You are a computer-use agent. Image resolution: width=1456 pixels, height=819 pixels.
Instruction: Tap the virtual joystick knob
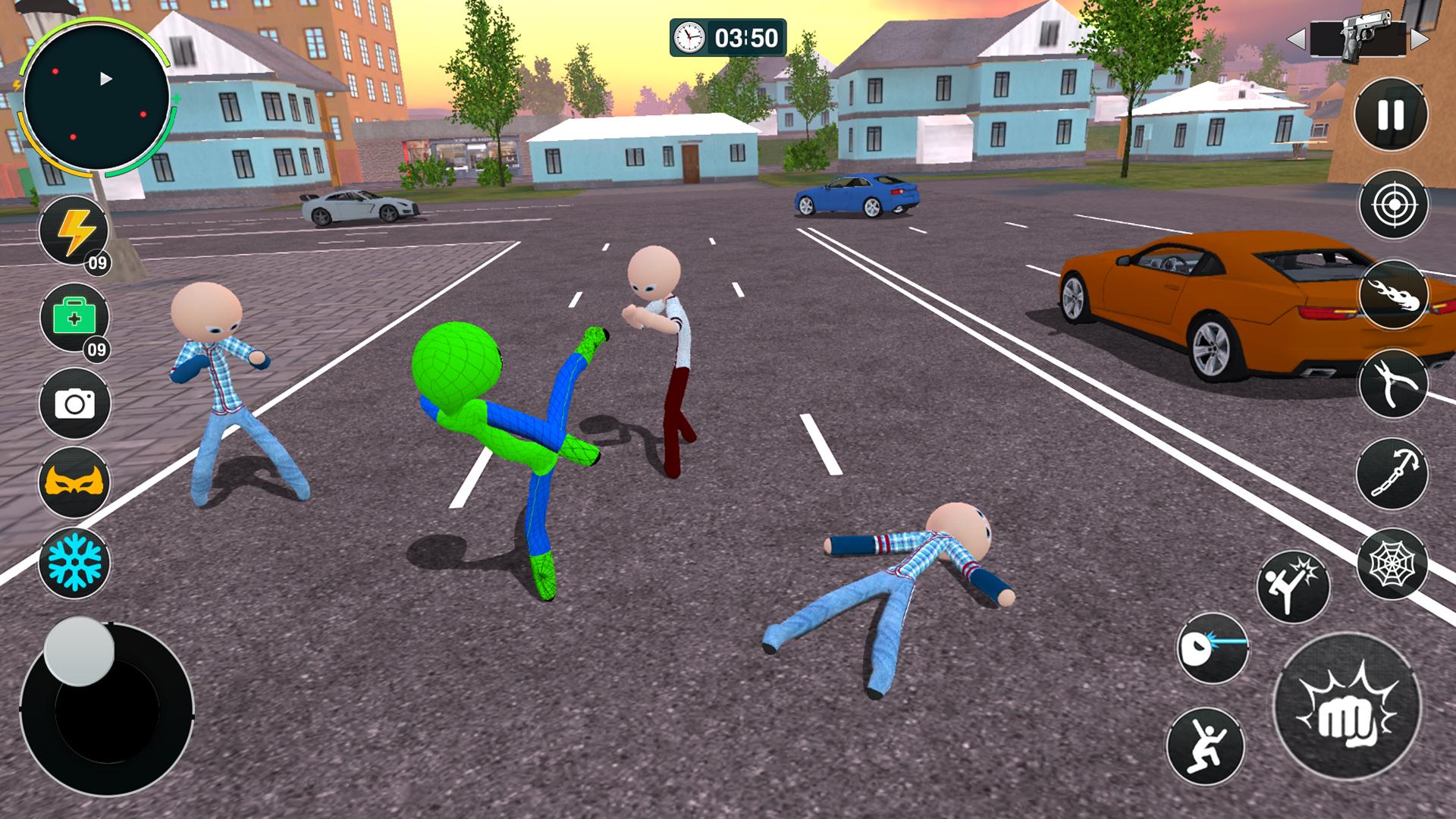tap(79, 651)
